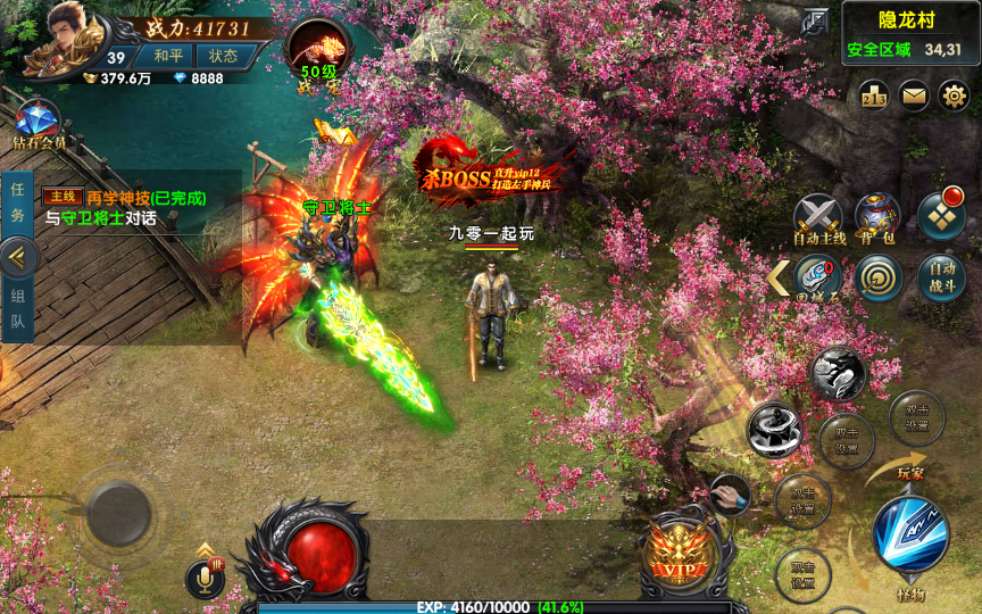Open the 背包 backpack
Screen dimensions: 982x614
(877, 219)
